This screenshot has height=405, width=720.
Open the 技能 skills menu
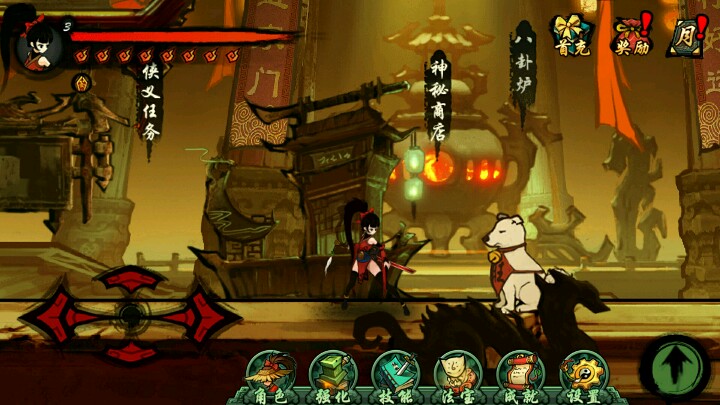(x=397, y=376)
